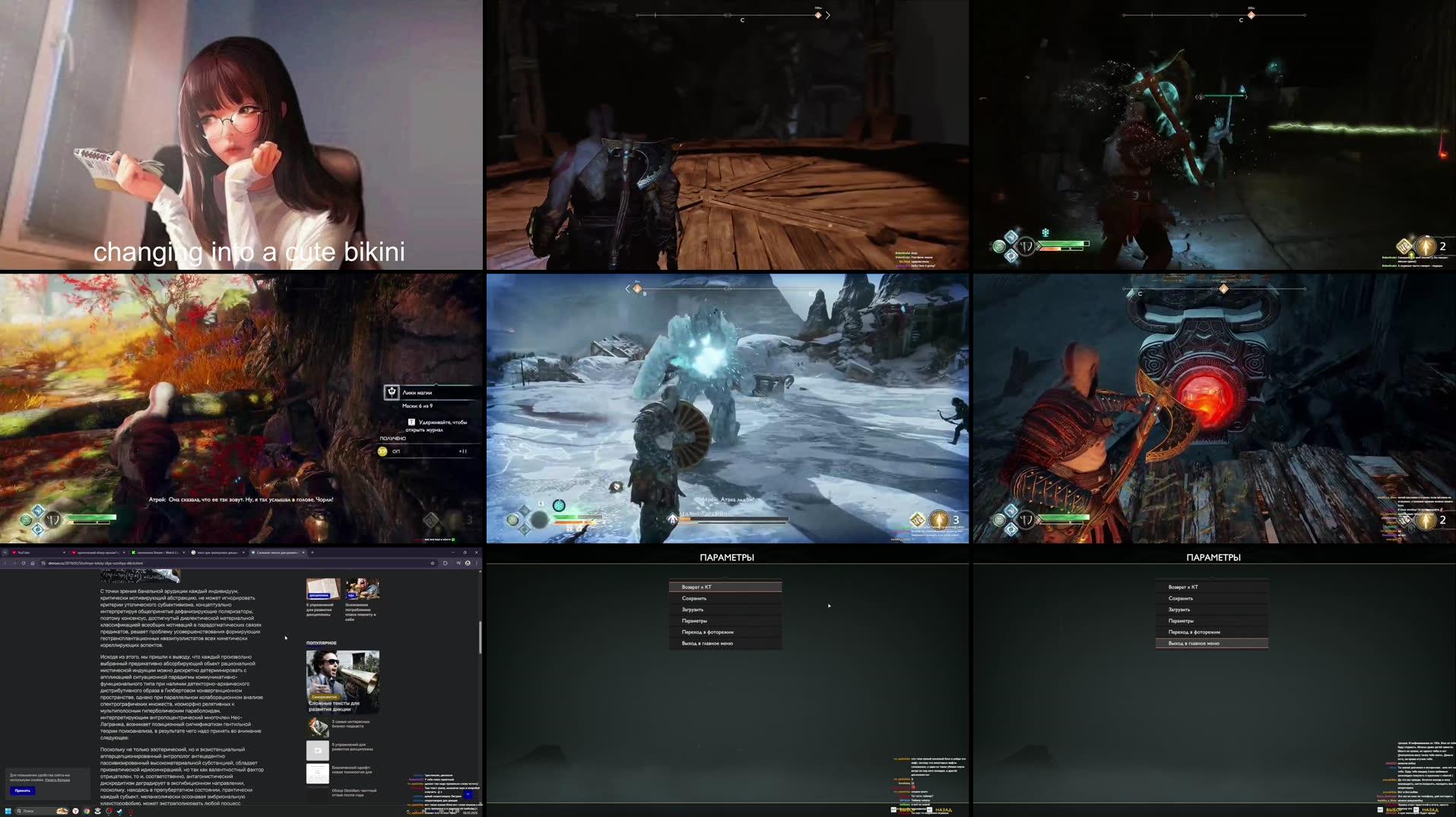This screenshot has width=1456, height=817.
Task: Click the Chrome profile avatar icon
Action: tap(468, 563)
